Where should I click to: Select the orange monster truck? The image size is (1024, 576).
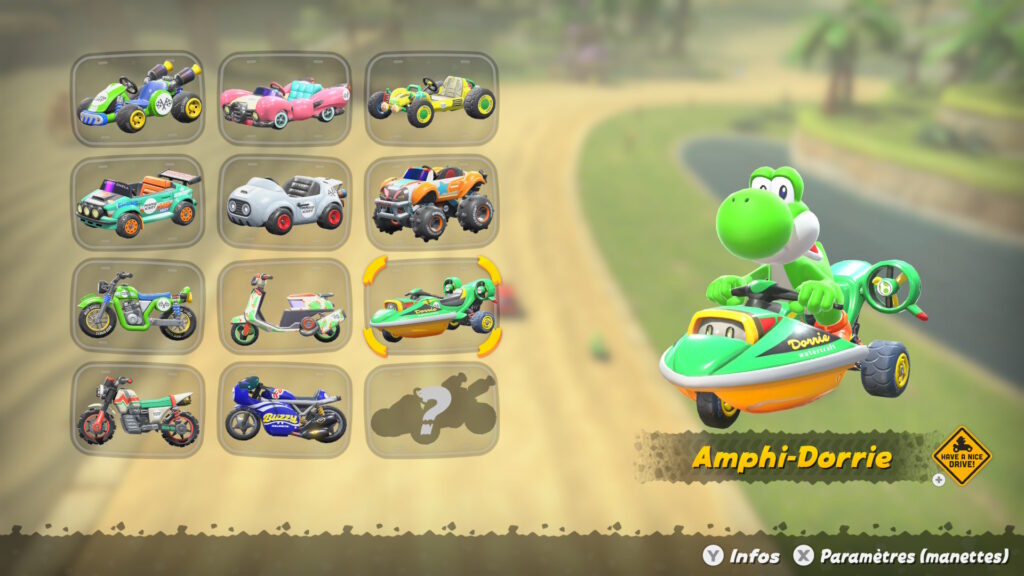pyautogui.click(x=431, y=203)
